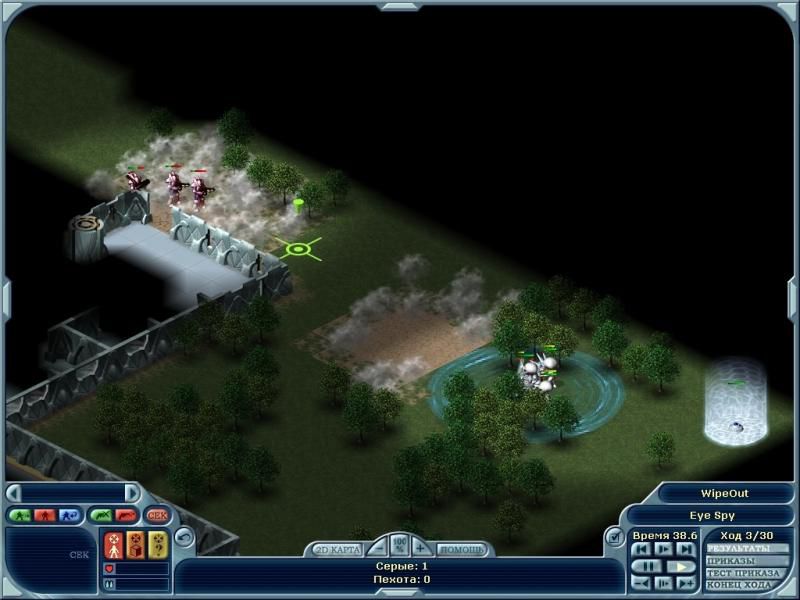Zoom out with the minus button

coord(377,548)
